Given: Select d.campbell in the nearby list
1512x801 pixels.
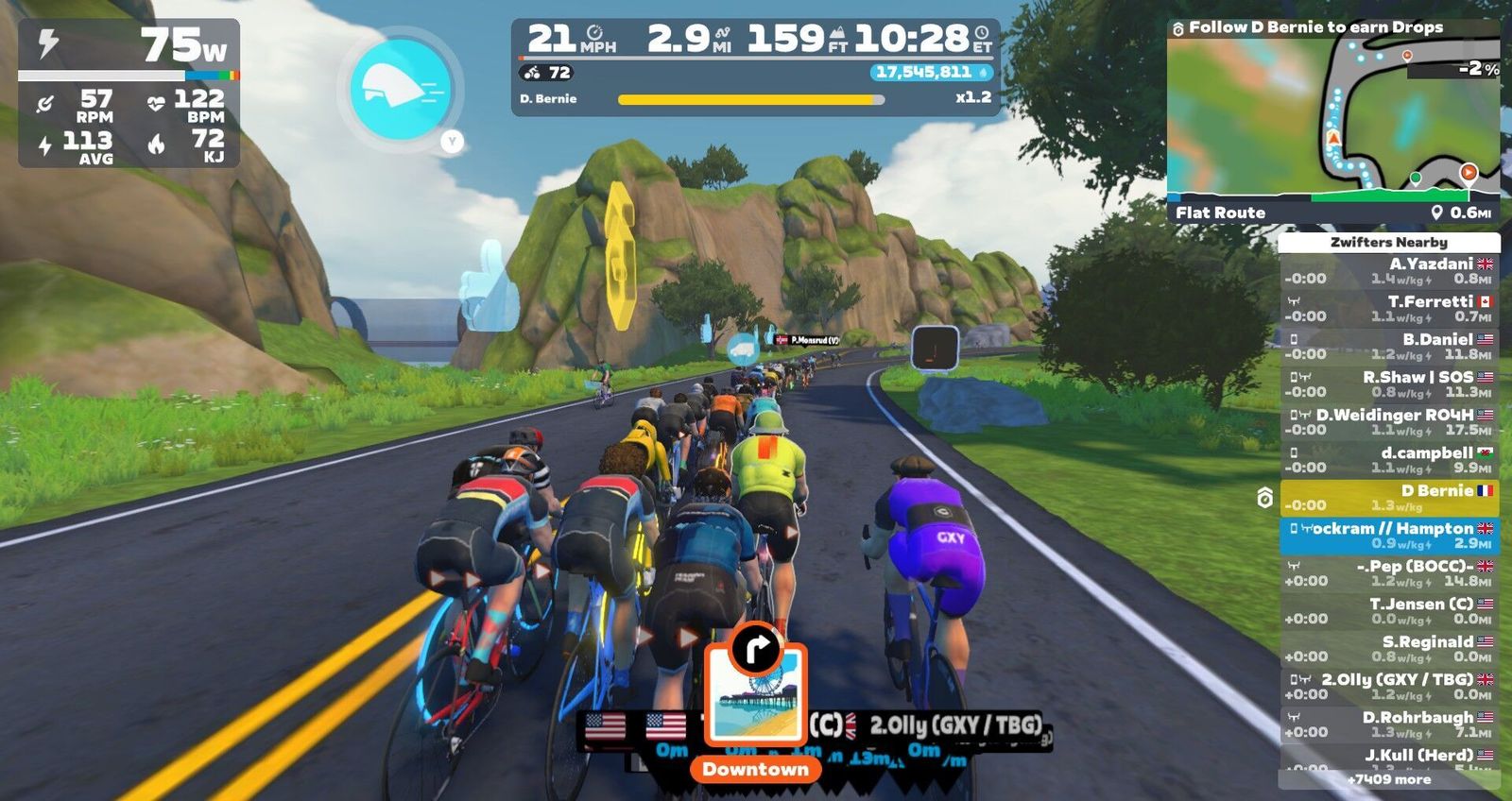Looking at the screenshot, I should tap(1388, 460).
